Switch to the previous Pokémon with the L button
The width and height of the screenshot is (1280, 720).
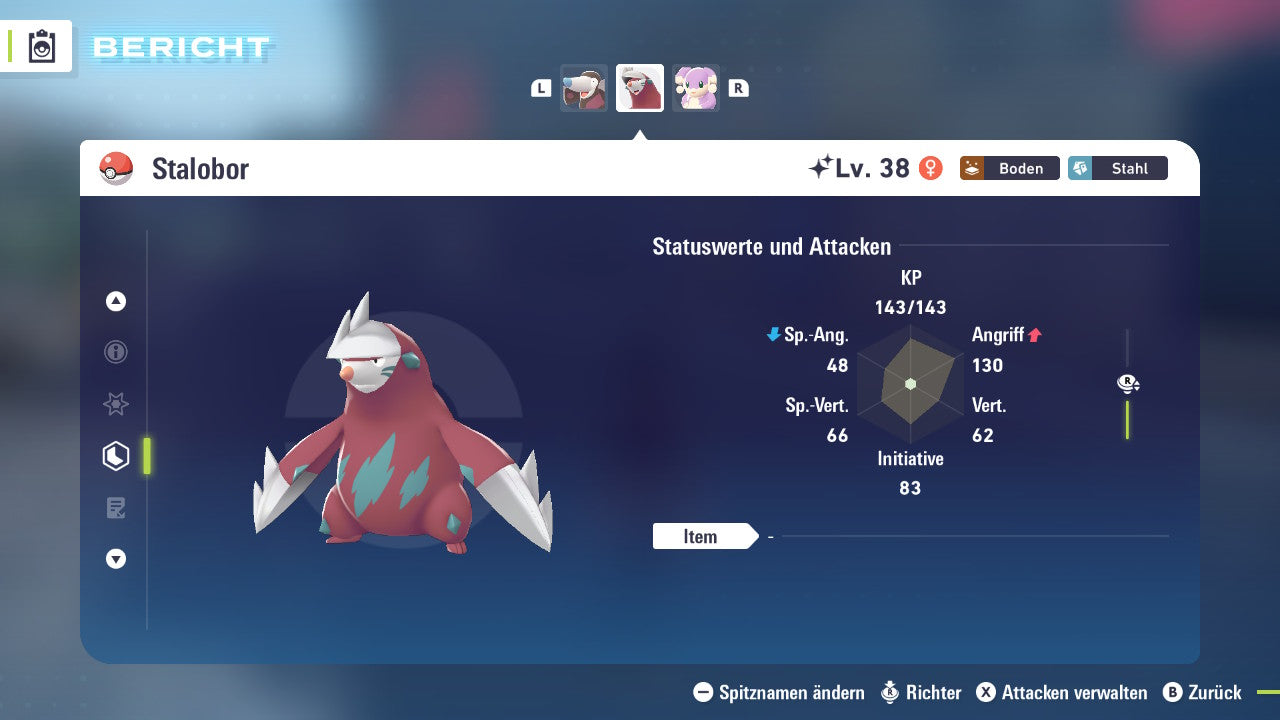click(x=540, y=88)
